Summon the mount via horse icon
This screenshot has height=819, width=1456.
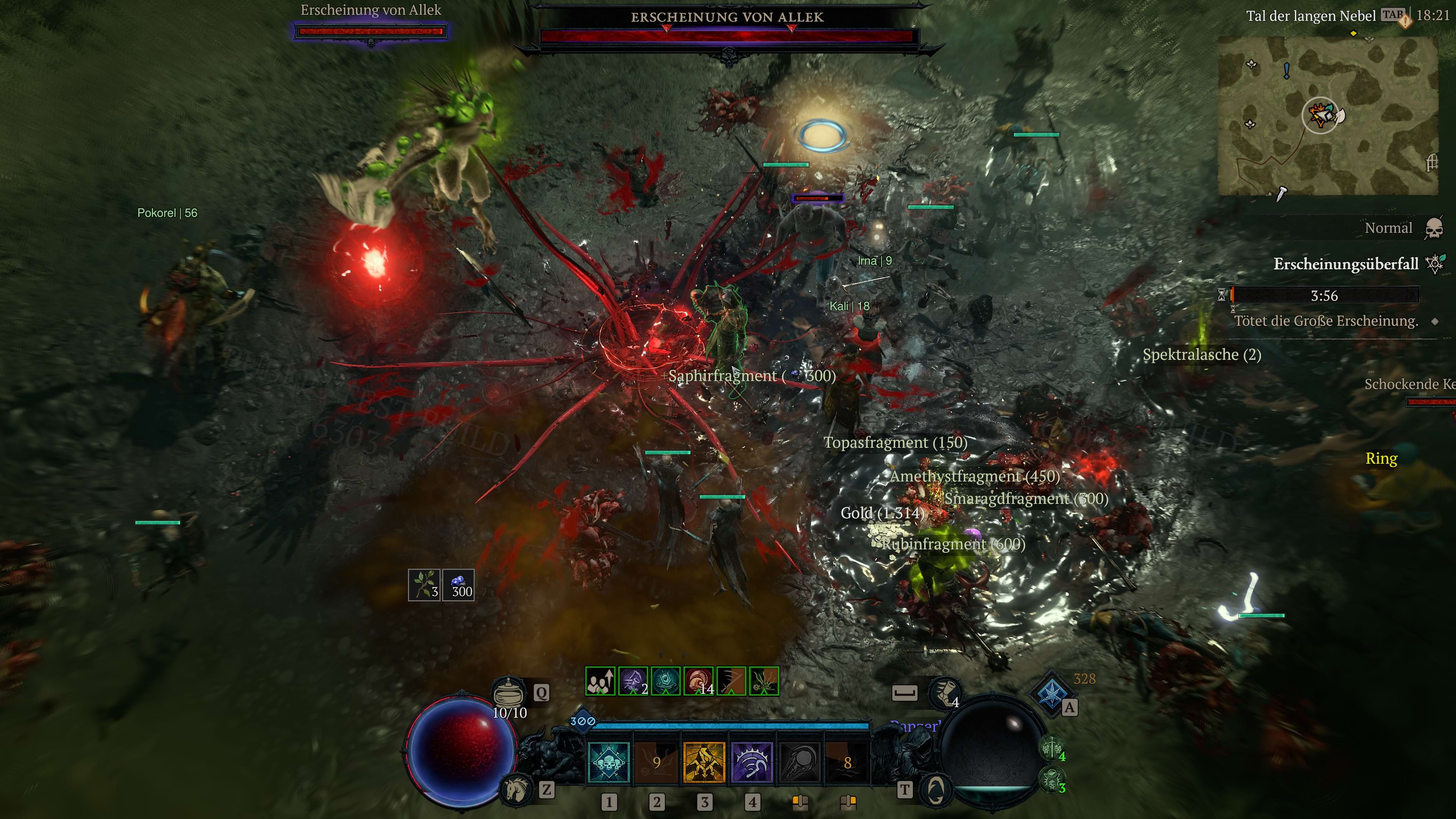point(515,789)
